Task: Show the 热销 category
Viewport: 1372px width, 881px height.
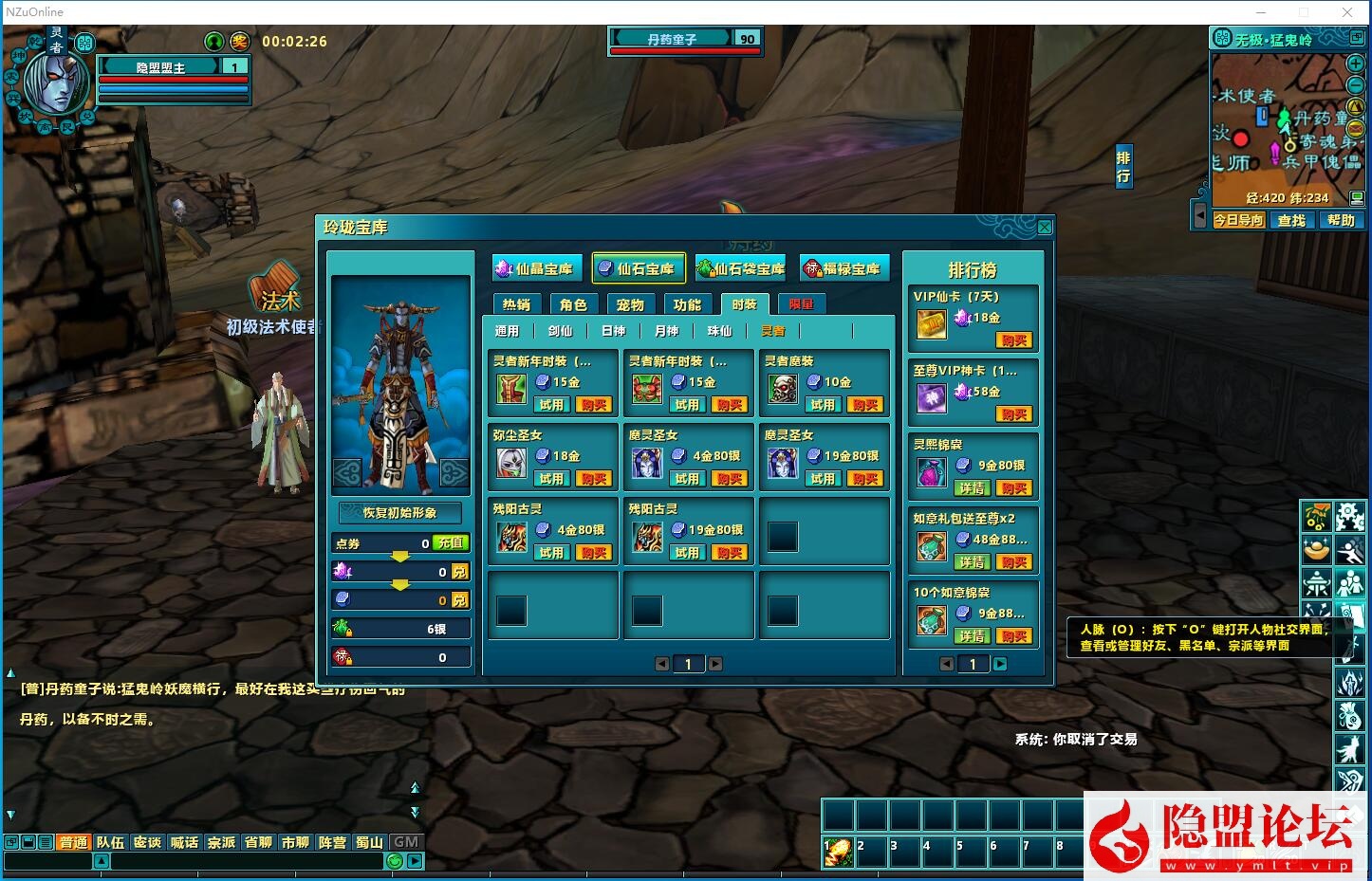Action: pos(517,304)
